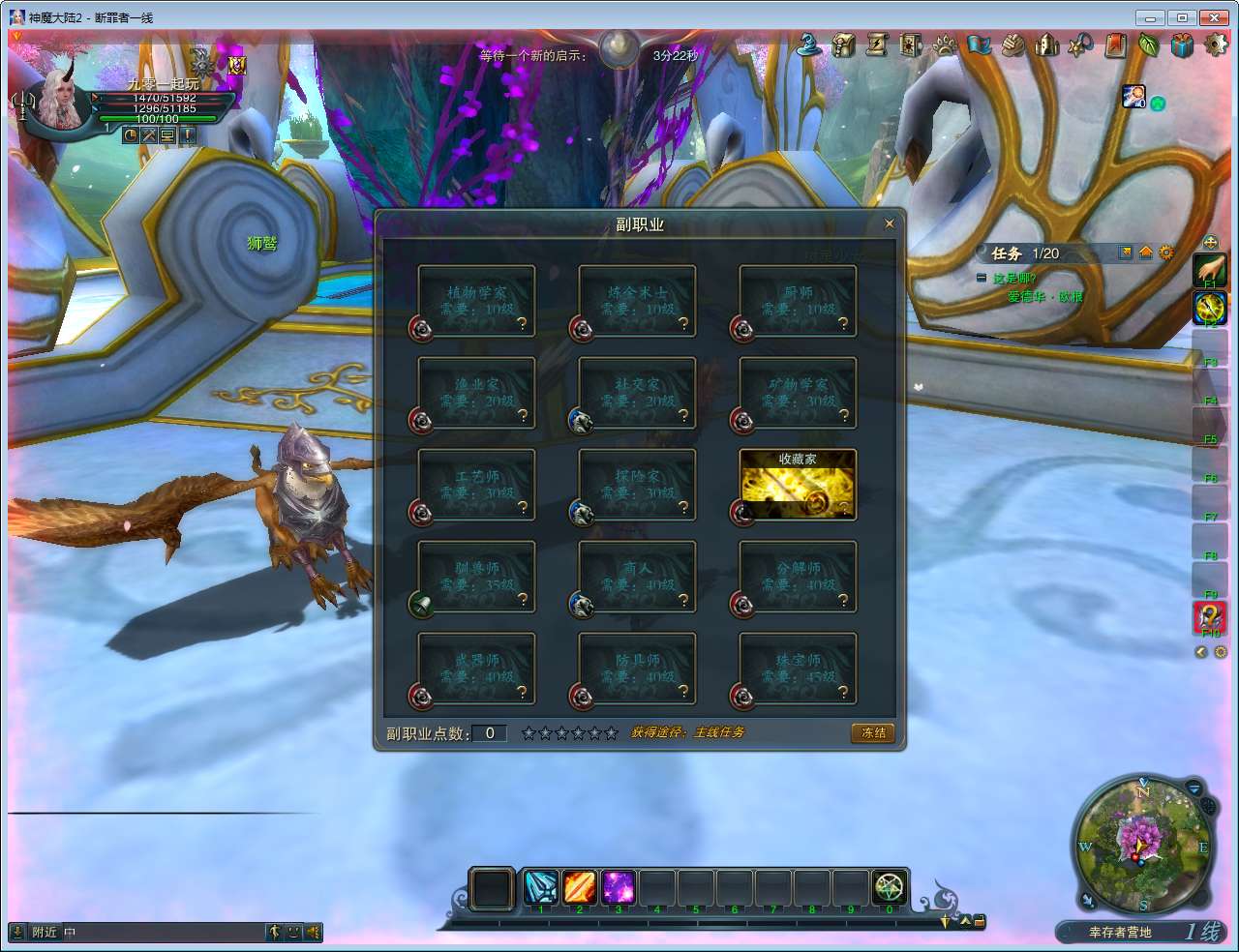Activate the ice blade skill in slot 1
1239x952 pixels.
(540, 887)
